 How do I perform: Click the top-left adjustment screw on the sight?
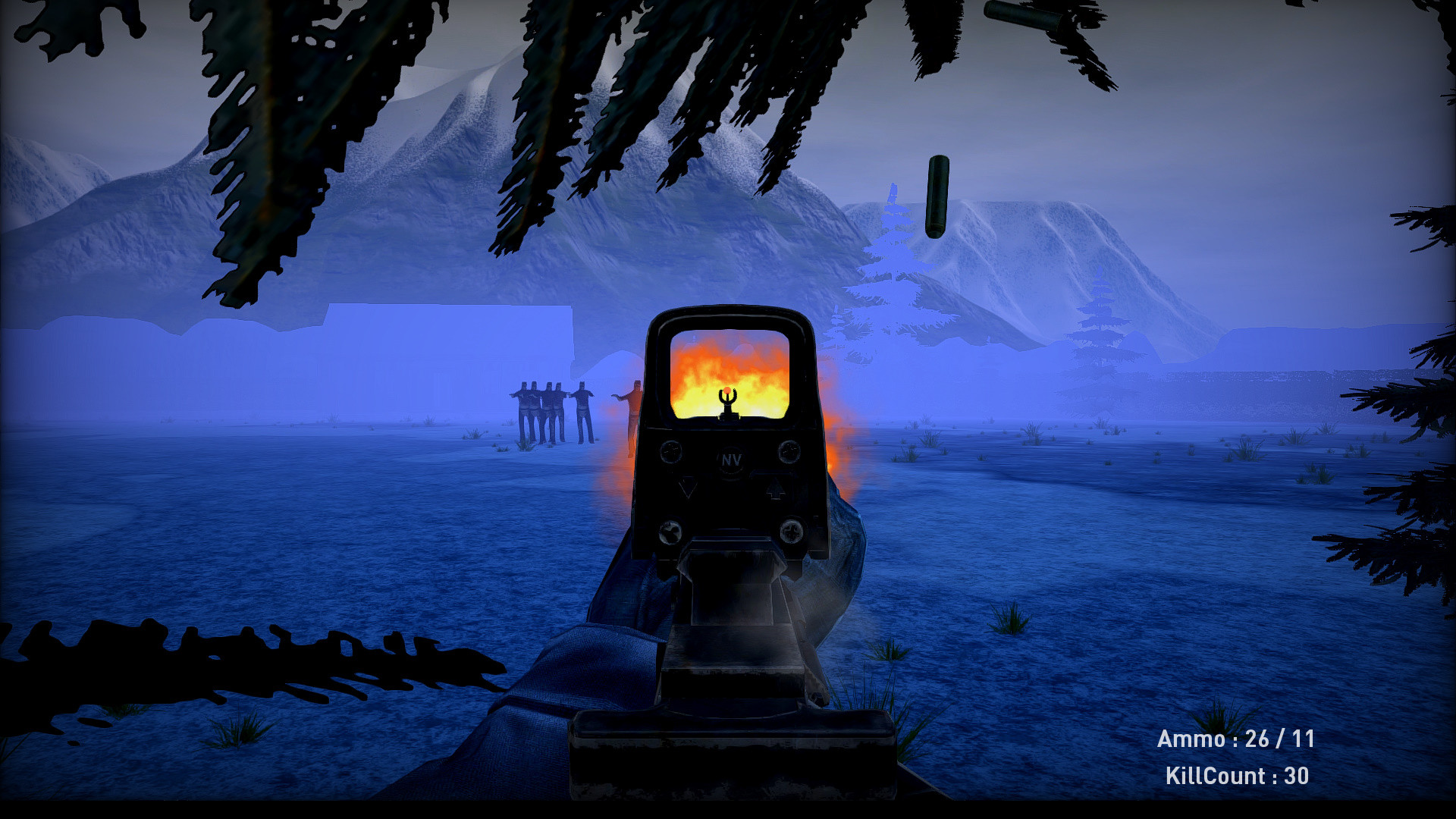(x=670, y=450)
